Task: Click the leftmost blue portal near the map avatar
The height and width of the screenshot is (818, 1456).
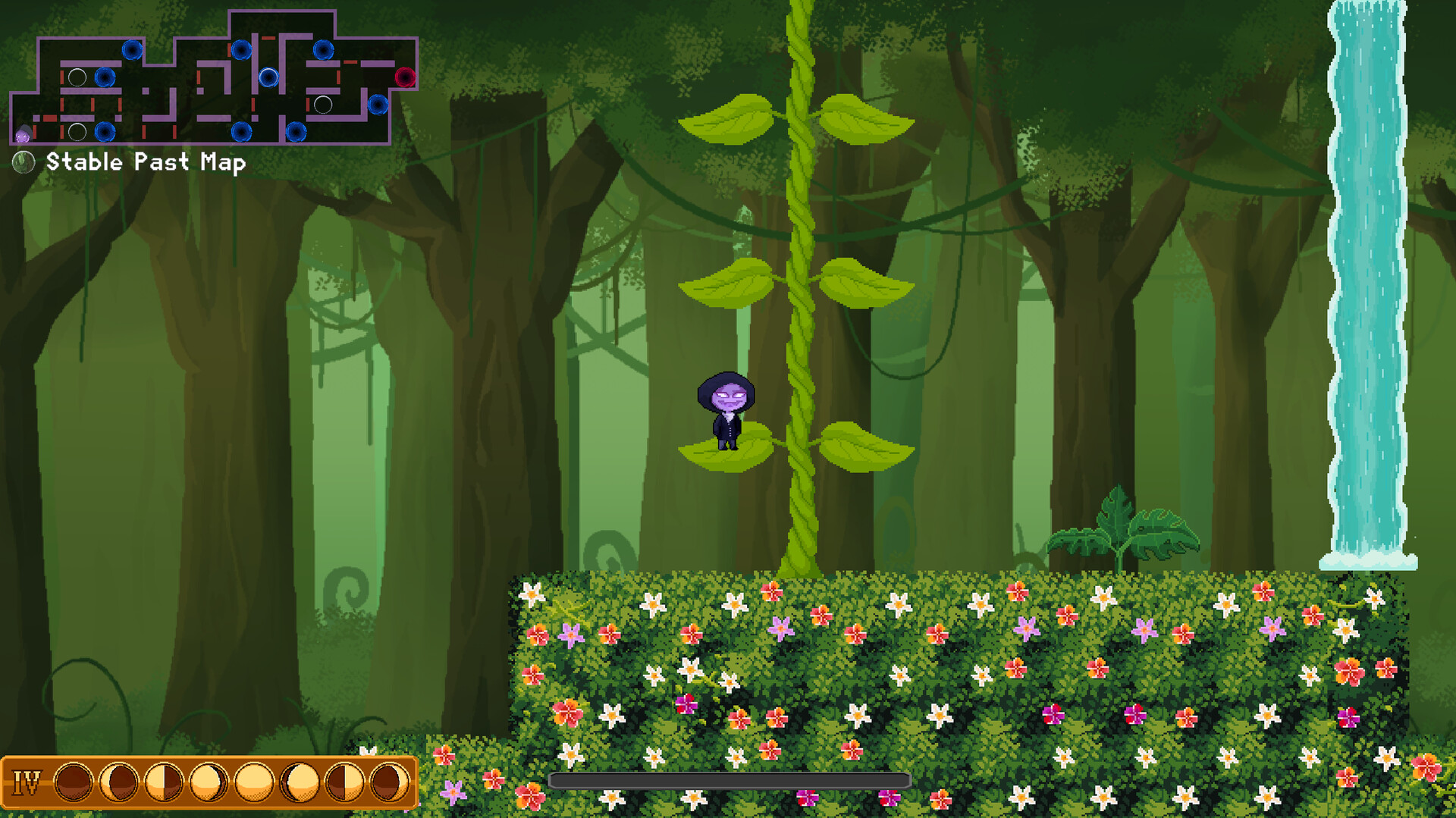Action: tap(106, 133)
